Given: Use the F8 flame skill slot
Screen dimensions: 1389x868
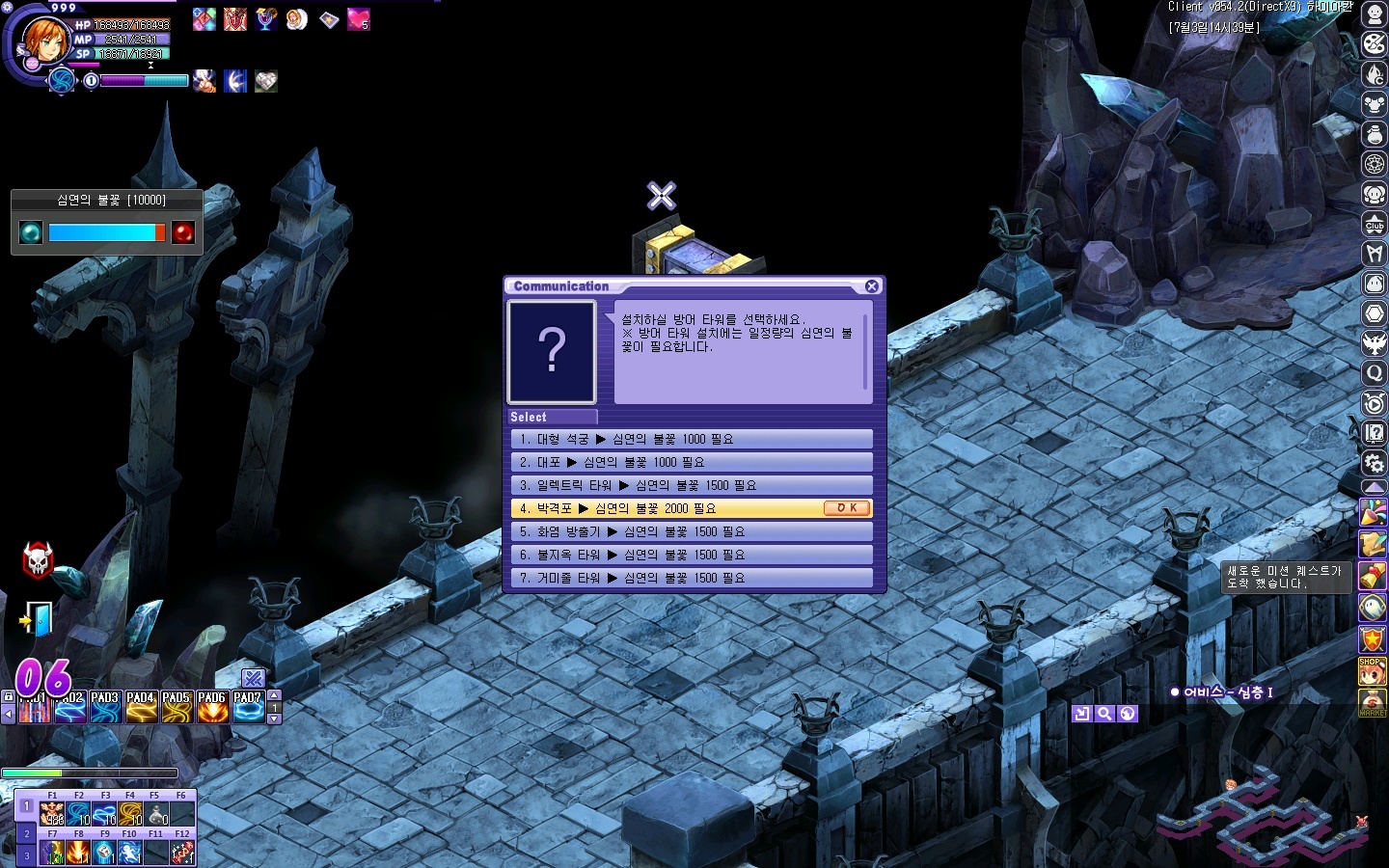Looking at the screenshot, I should click(78, 852).
